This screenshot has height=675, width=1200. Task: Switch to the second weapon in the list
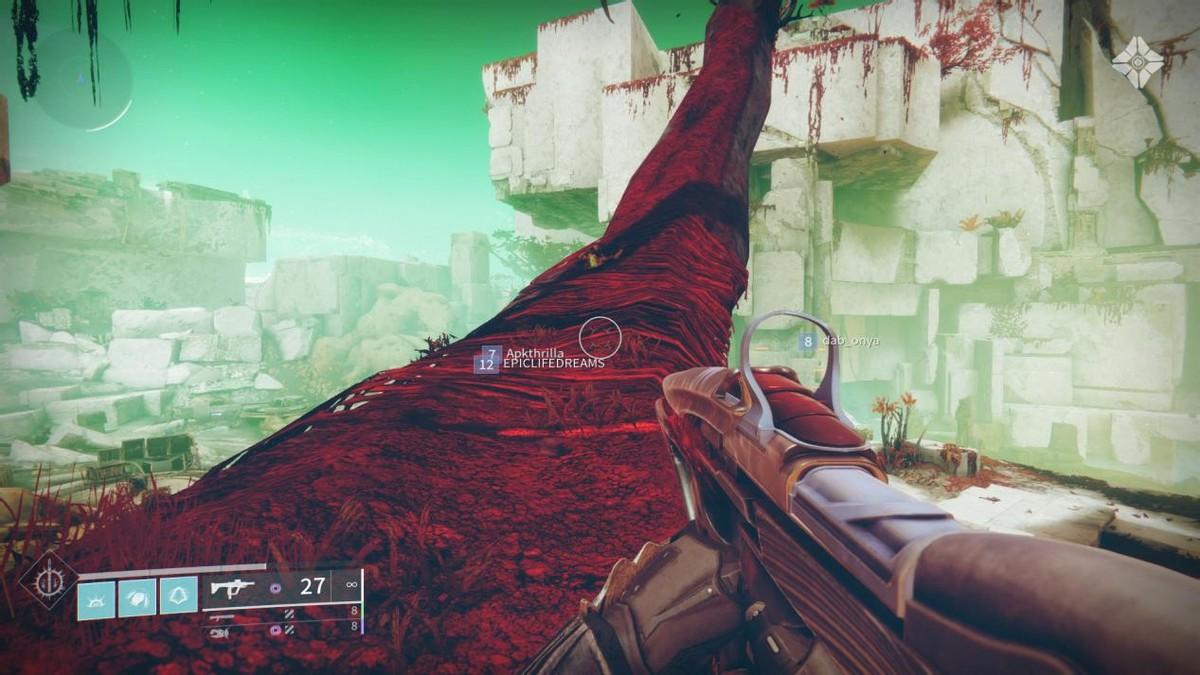[x=220, y=618]
